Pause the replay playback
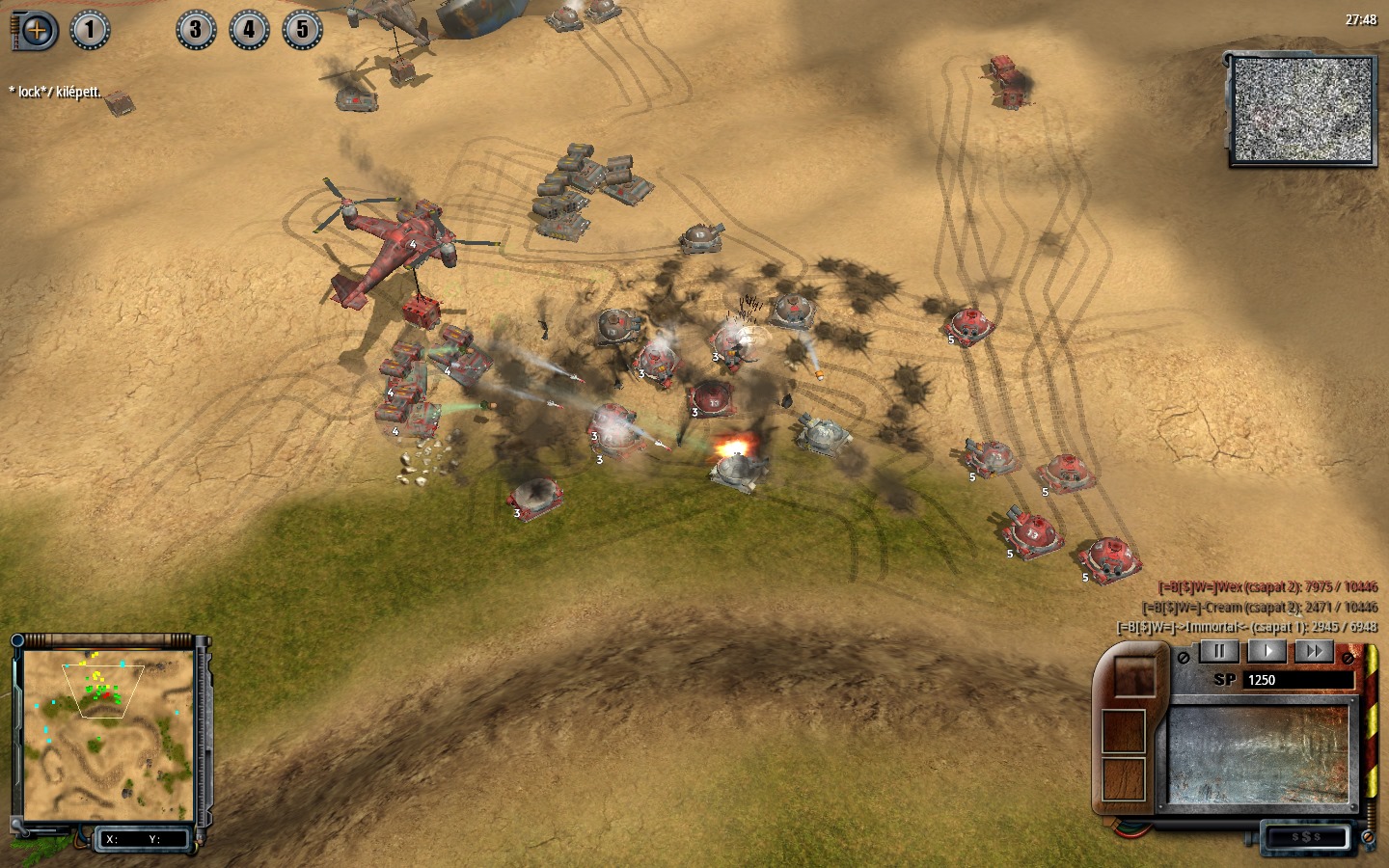This screenshot has height=868, width=1389. click(x=1218, y=651)
